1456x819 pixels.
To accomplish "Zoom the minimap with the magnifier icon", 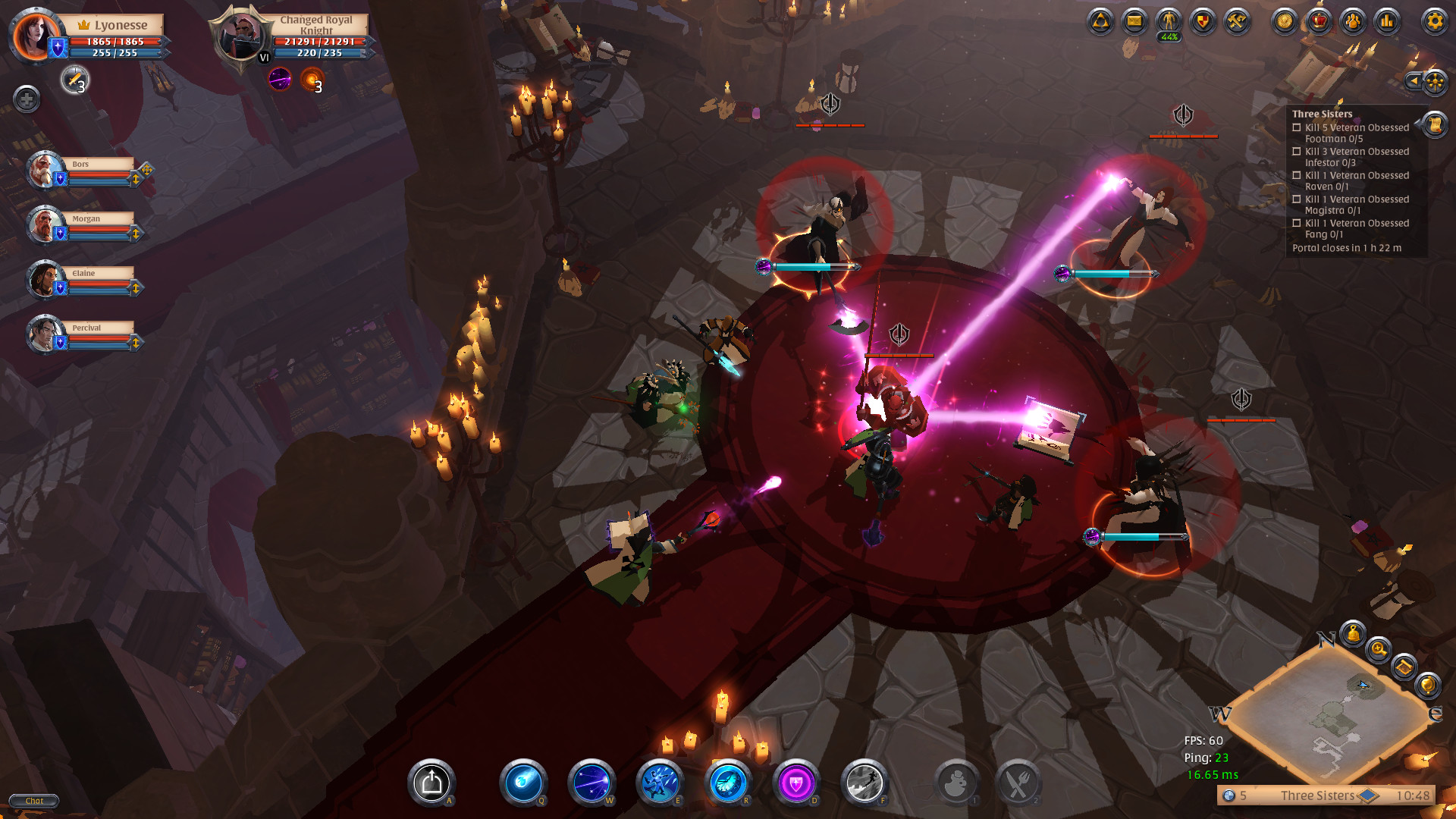I will pos(1377,649).
